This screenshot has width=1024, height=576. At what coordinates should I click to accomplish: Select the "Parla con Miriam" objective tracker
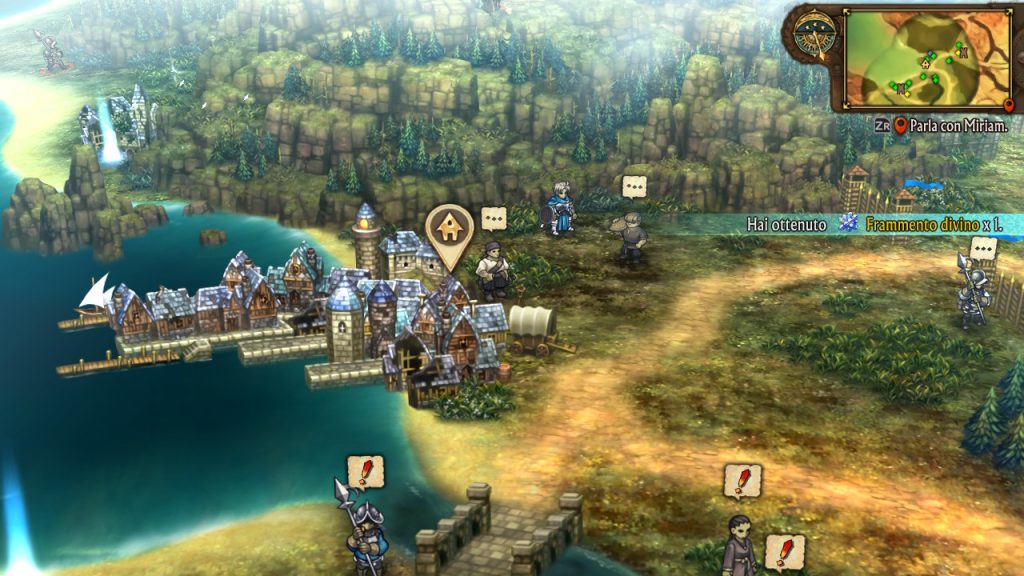coord(950,126)
